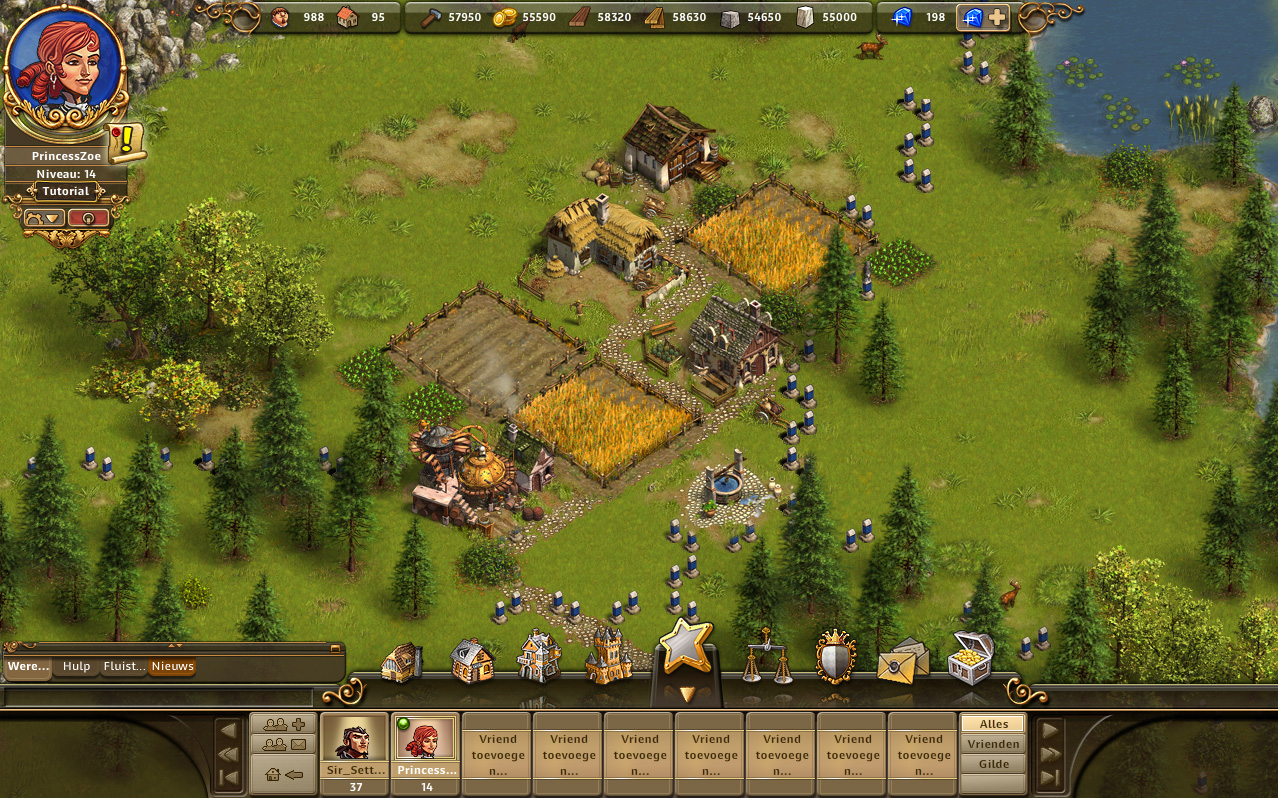
Task: Open the star menu
Action: pyautogui.click(x=685, y=647)
